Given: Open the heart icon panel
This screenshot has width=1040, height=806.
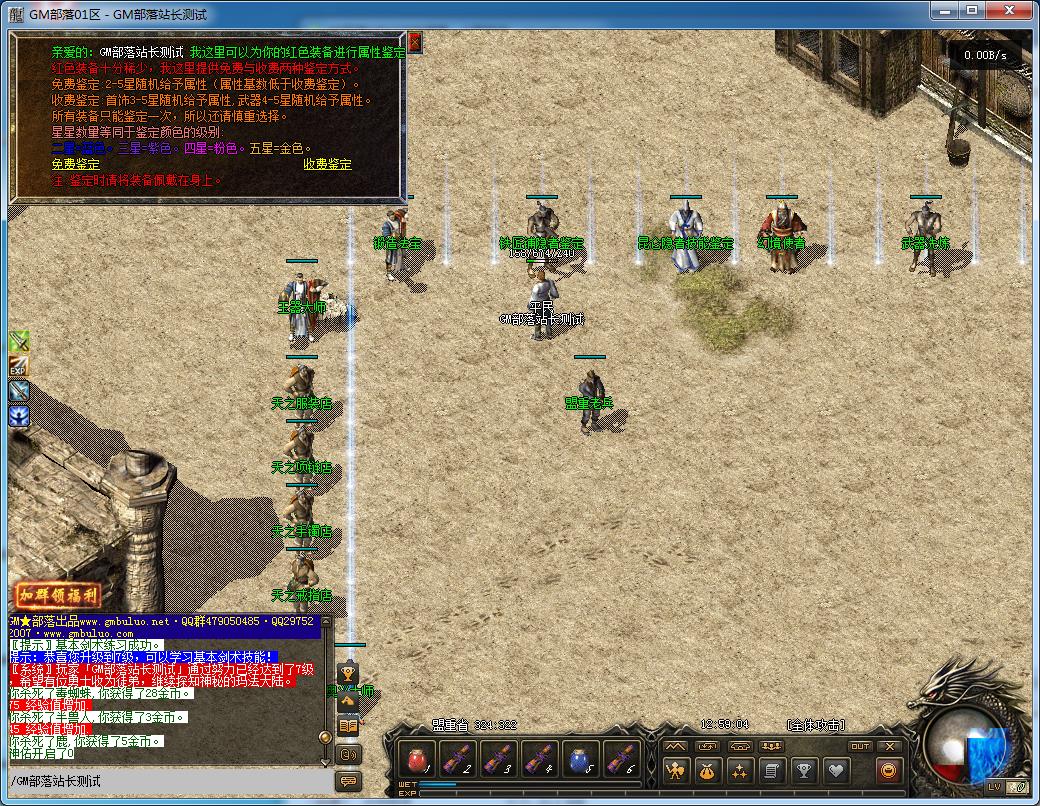Looking at the screenshot, I should pos(835,770).
